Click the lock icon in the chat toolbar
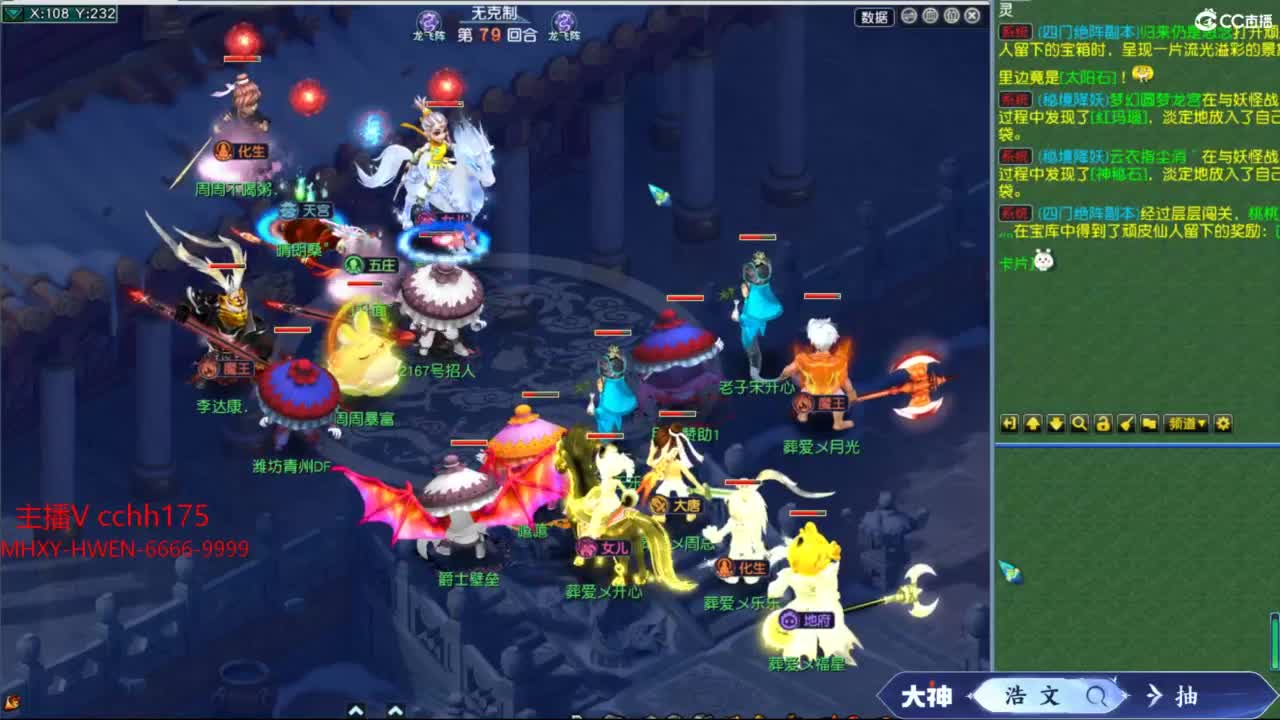The height and width of the screenshot is (720, 1280). (1104, 424)
